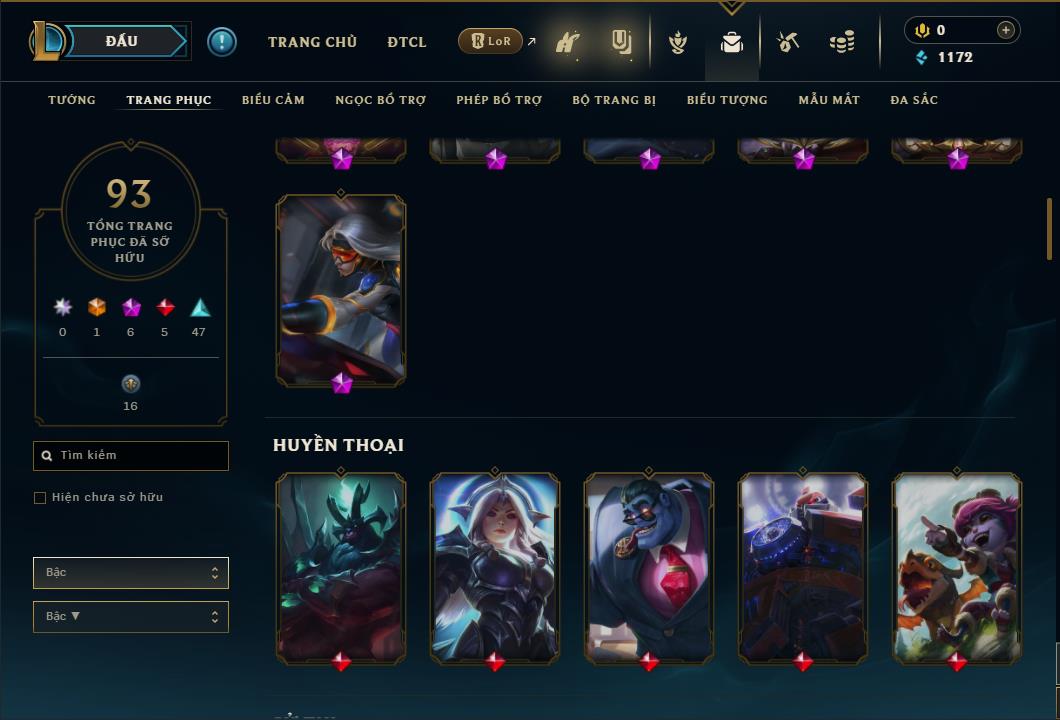This screenshot has height=720, width=1060.
Task: Select the blue ogre in suit skin
Action: point(649,566)
